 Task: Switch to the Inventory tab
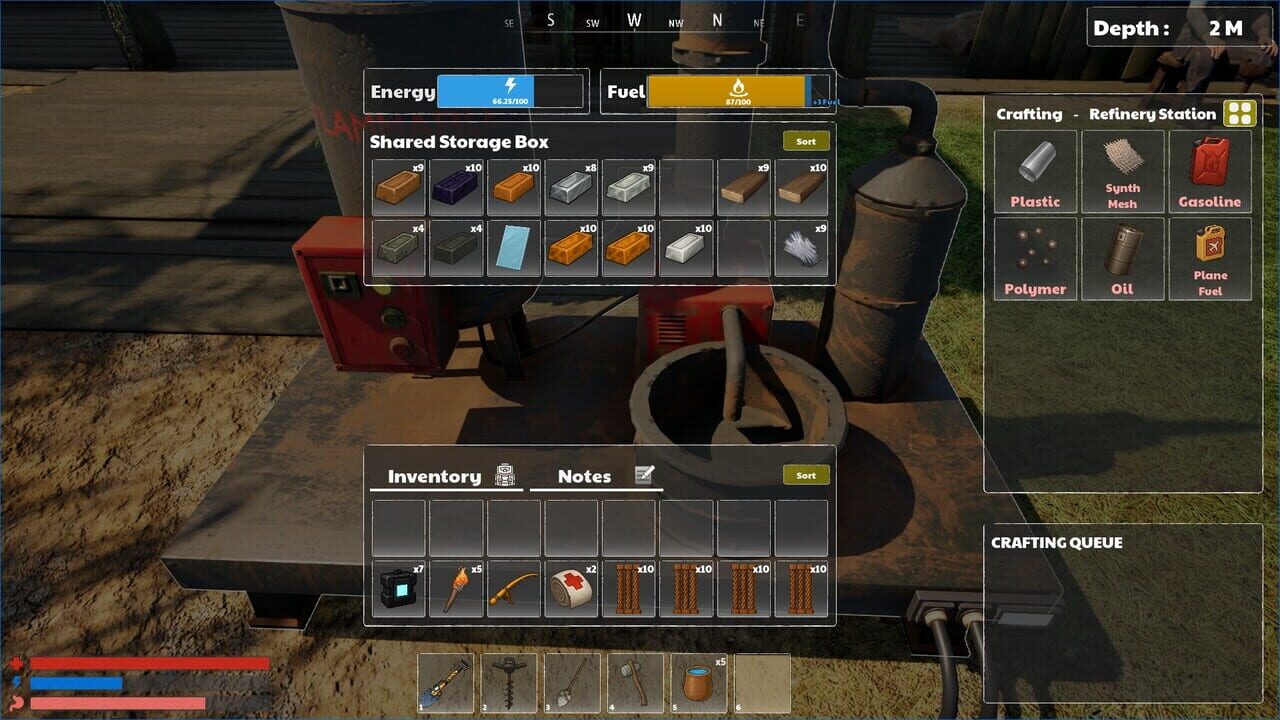[435, 476]
